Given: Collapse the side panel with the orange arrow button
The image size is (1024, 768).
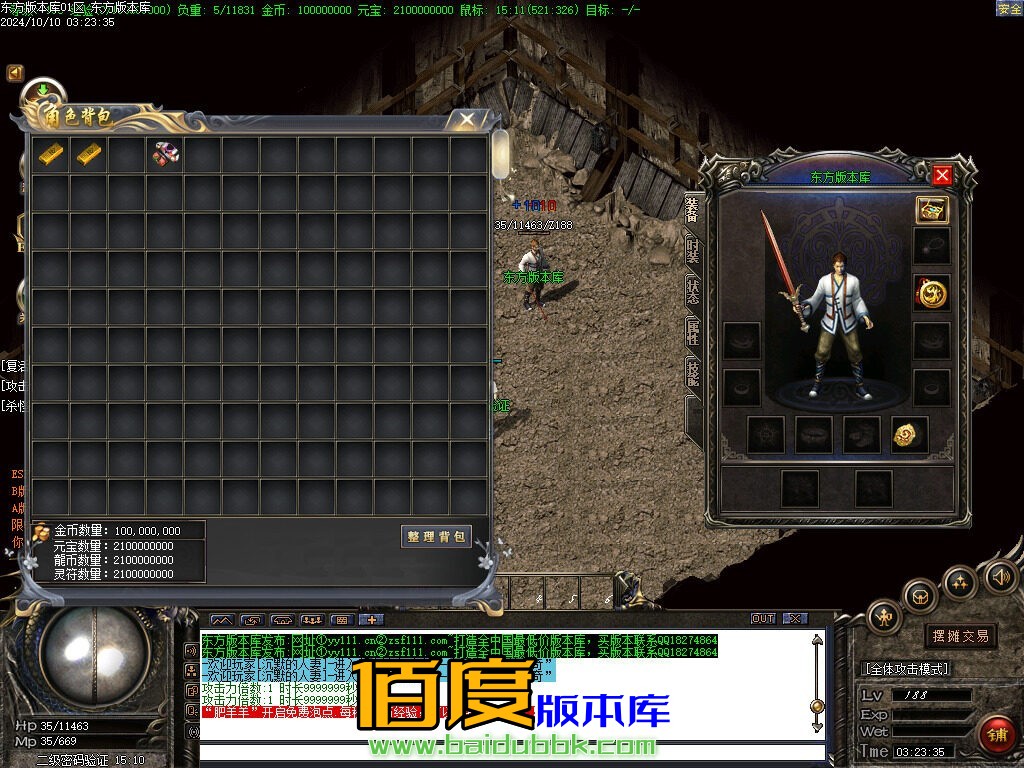Looking at the screenshot, I should point(15,73).
